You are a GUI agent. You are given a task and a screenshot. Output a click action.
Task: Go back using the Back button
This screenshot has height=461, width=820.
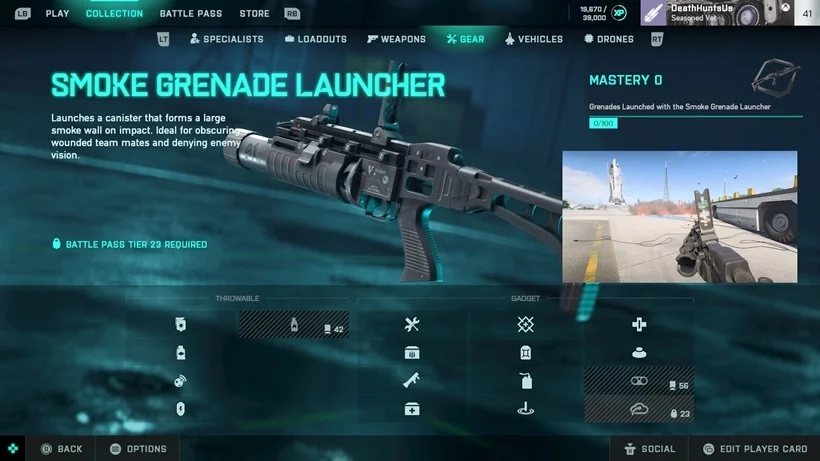(x=61, y=449)
